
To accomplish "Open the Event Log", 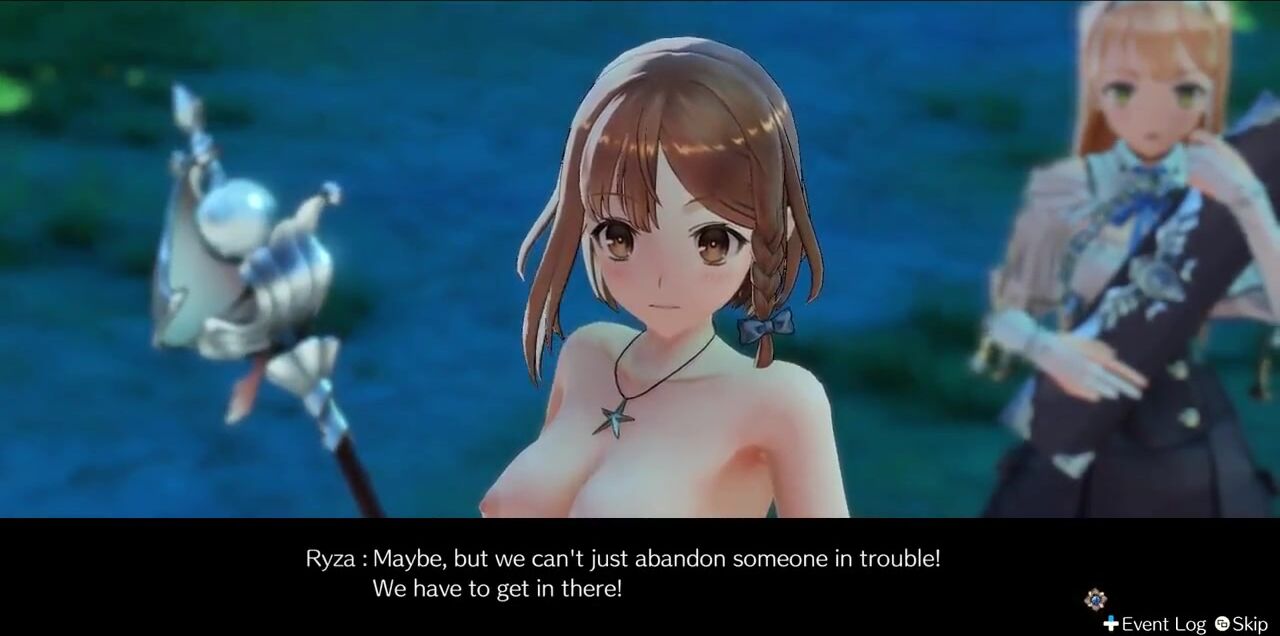I will click(1155, 624).
